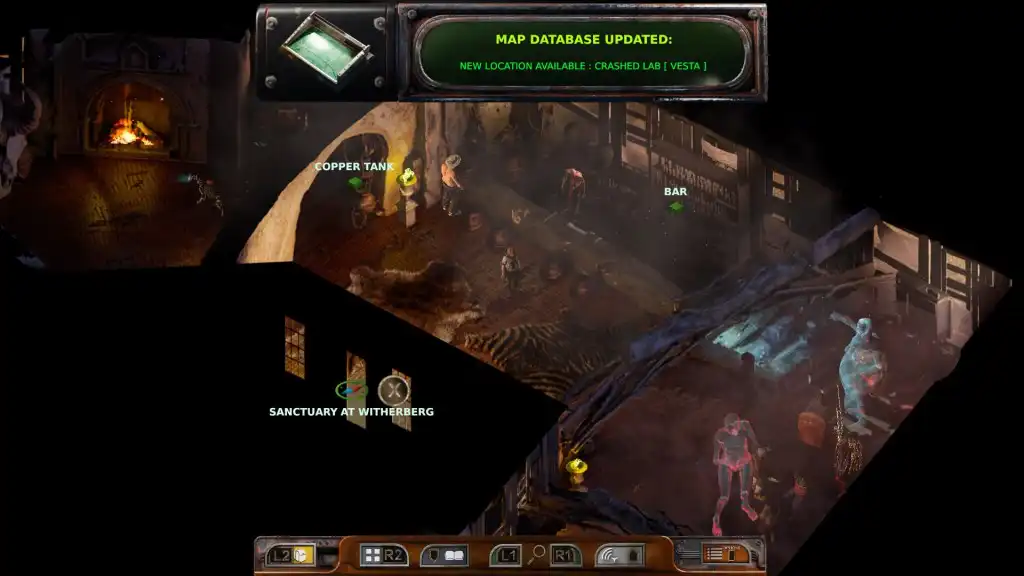The image size is (1024, 576).
Task: Click the yellow highlighted toolbar icon
Action: pyautogui.click(x=304, y=555)
